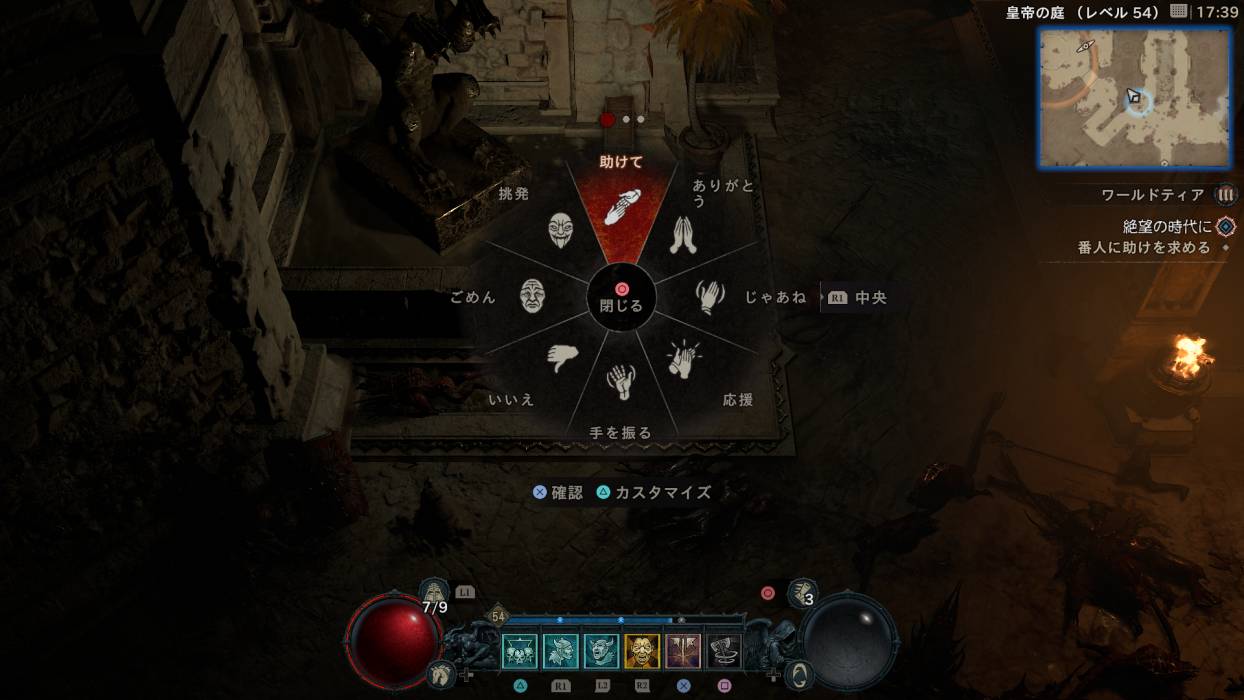Activate the gold-framed angry face skill
Screen dimensions: 1244x700
pyautogui.click(x=642, y=652)
